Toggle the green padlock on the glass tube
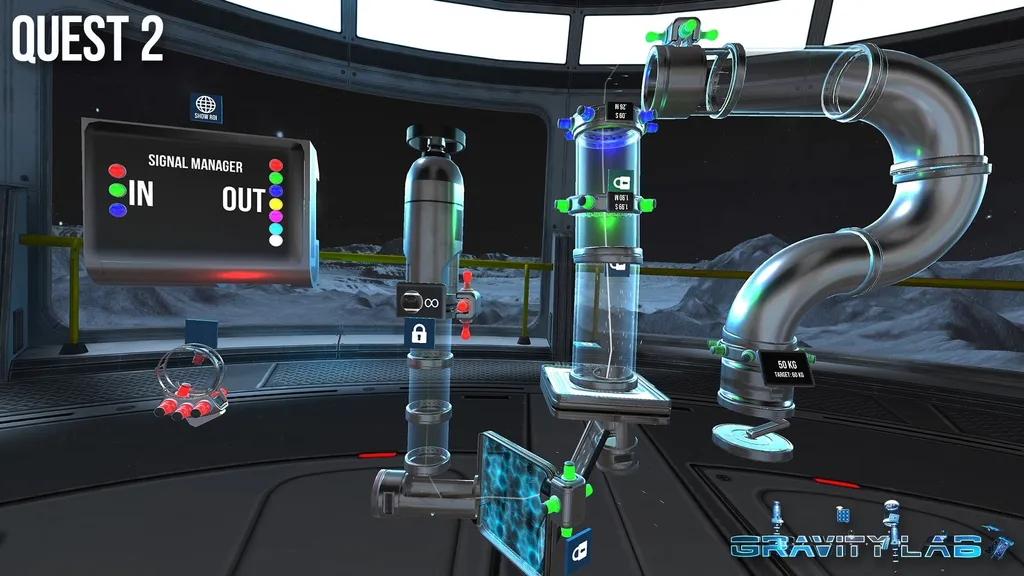The image size is (1024, 576). point(622,181)
